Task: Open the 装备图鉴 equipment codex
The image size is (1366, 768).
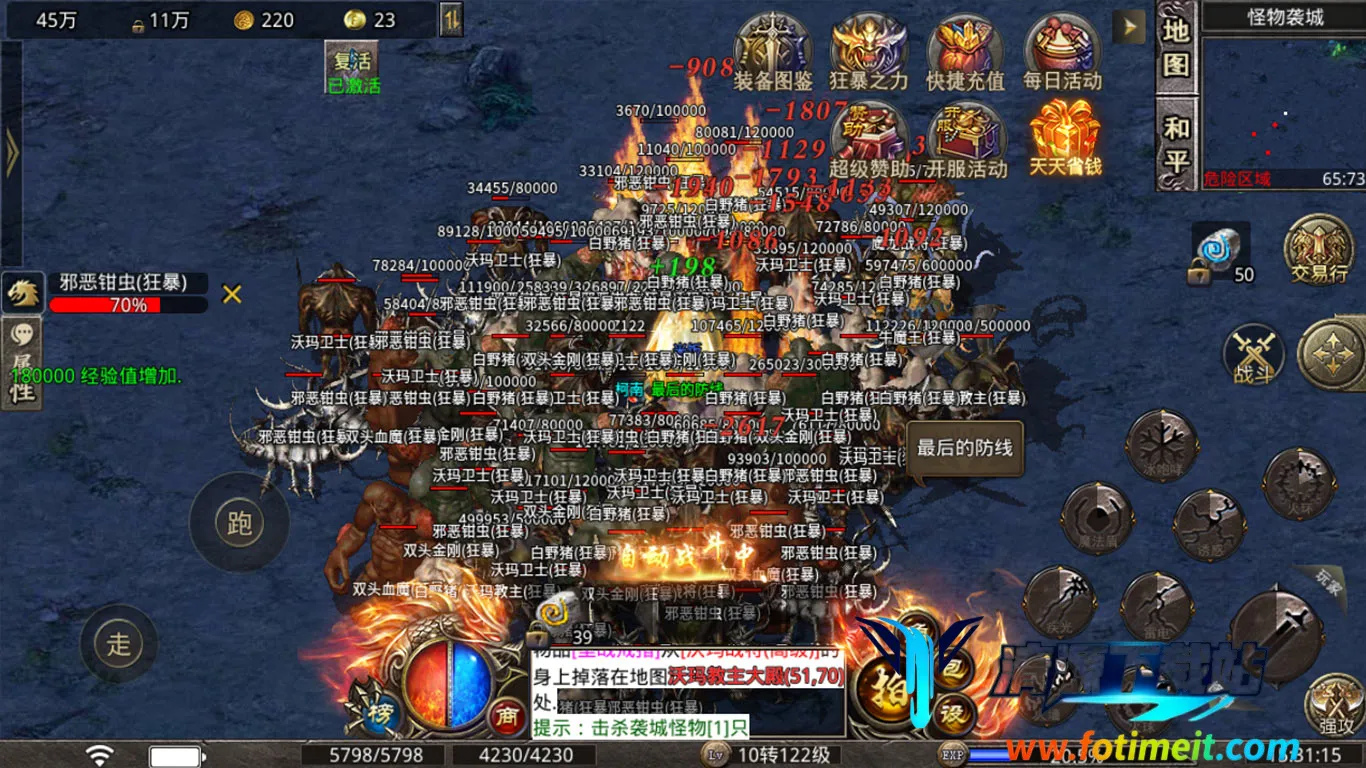Action: (772, 50)
